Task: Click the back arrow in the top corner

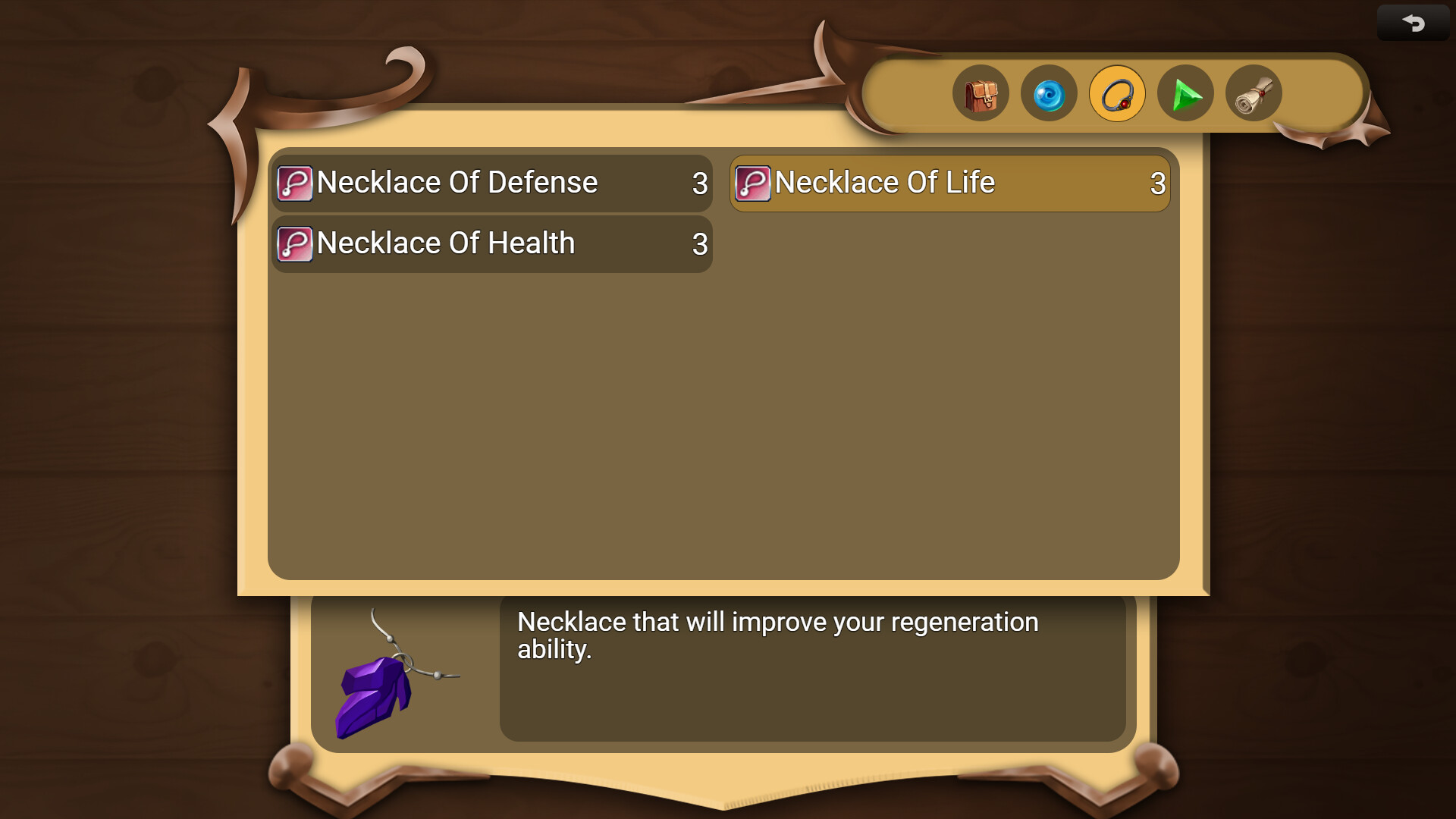Action: pyautogui.click(x=1412, y=22)
